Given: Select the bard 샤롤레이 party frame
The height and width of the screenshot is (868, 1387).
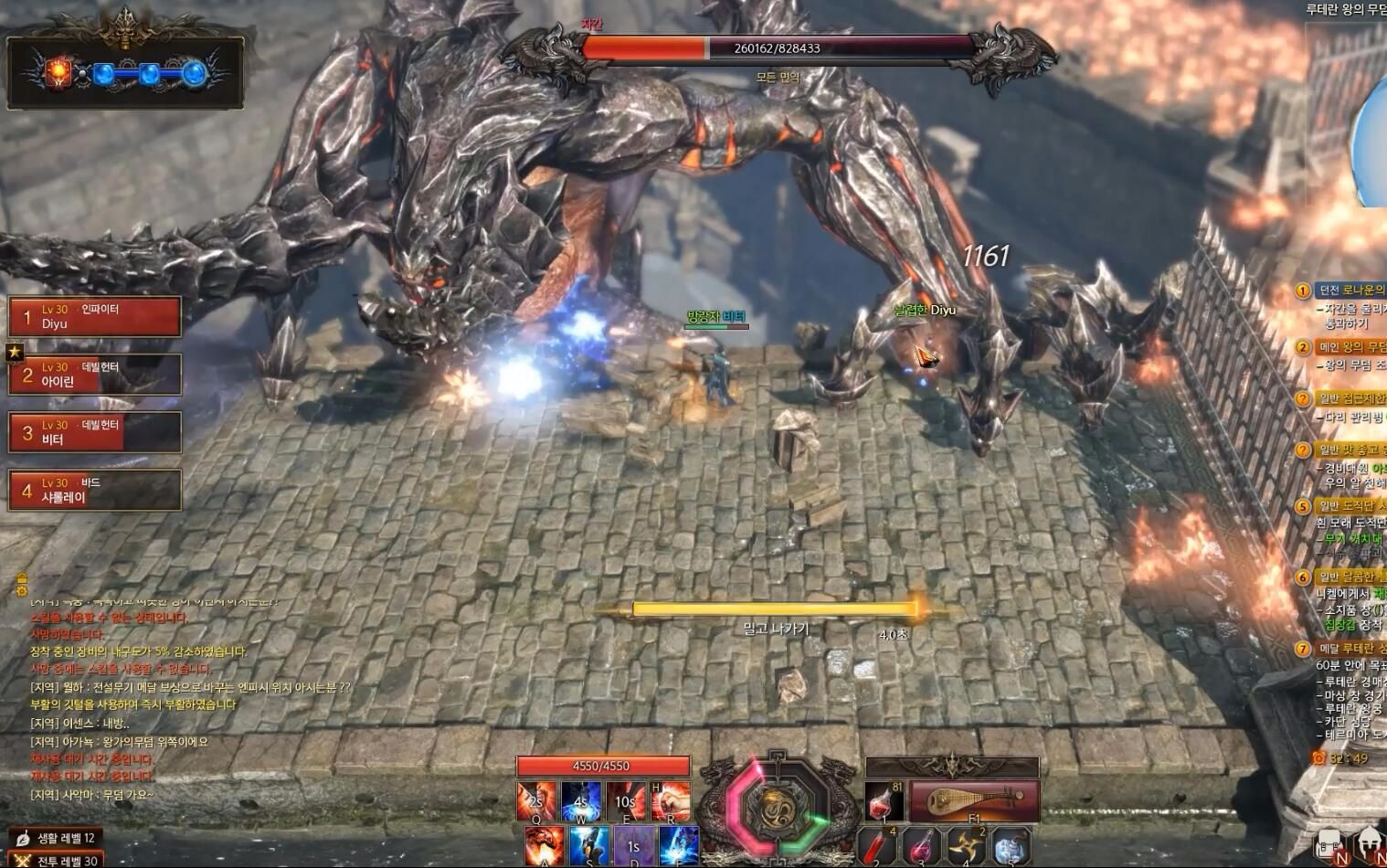Looking at the screenshot, I should [x=95, y=491].
